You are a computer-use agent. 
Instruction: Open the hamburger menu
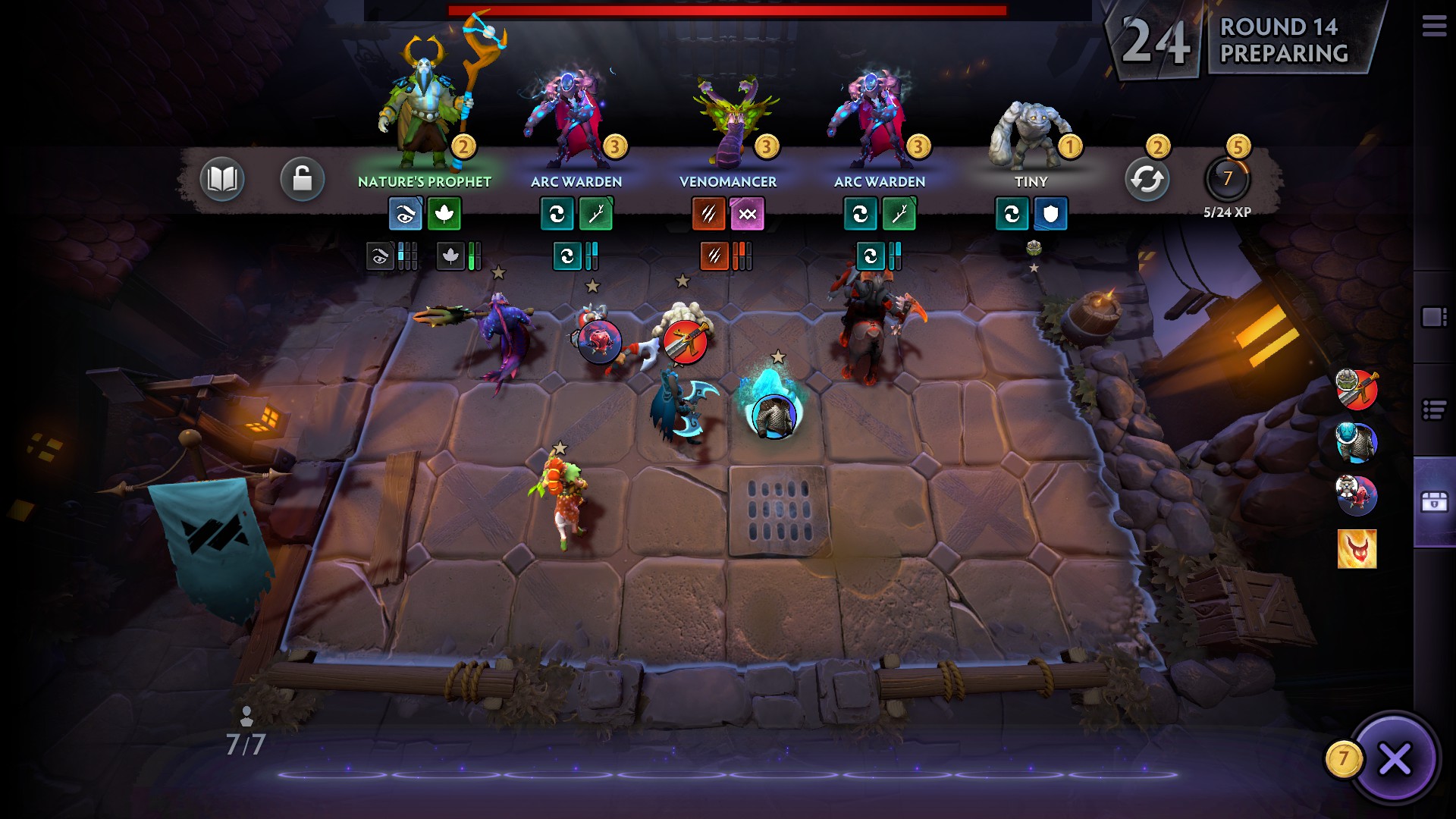pos(1434,27)
